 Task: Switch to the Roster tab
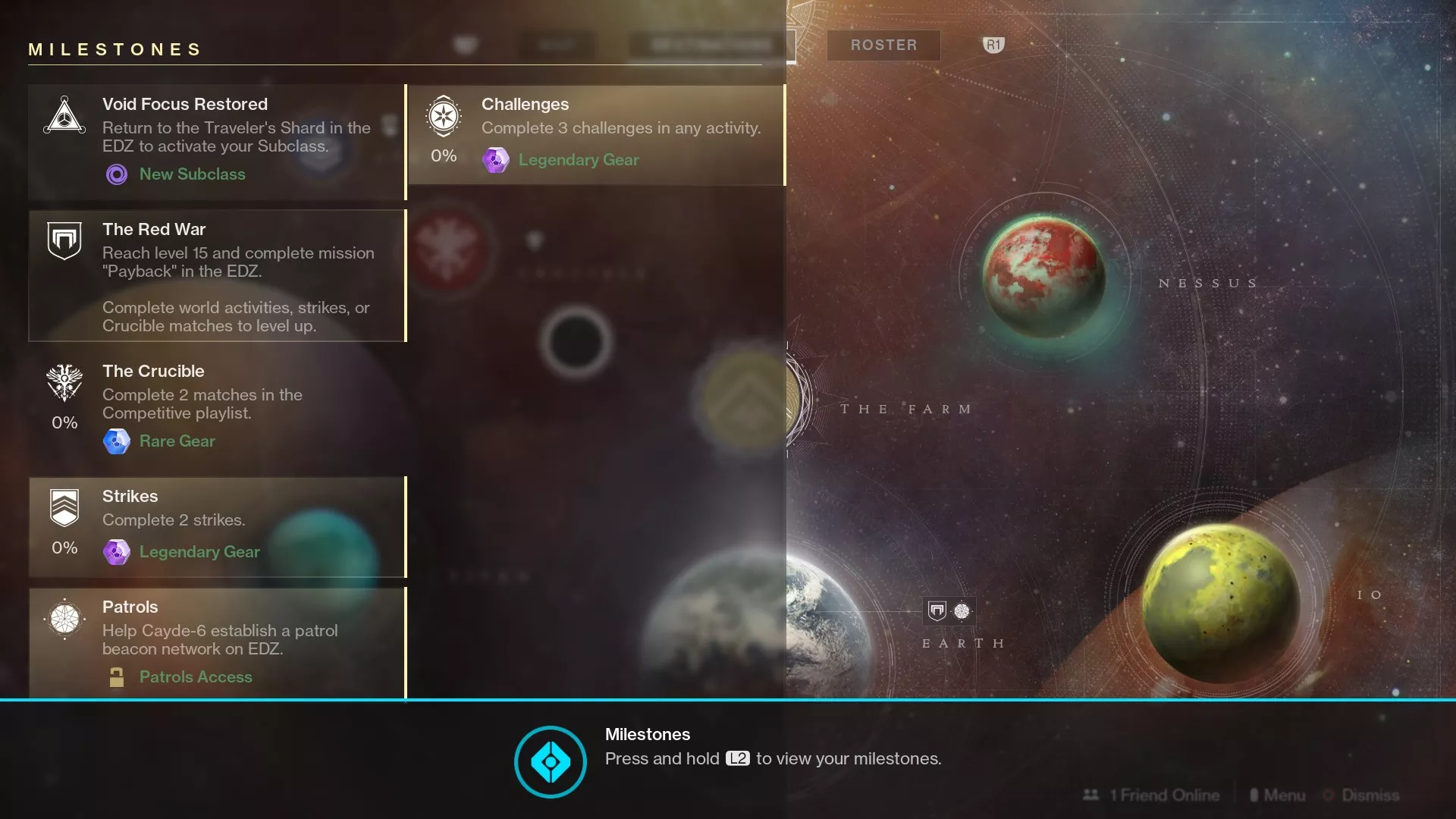883,45
